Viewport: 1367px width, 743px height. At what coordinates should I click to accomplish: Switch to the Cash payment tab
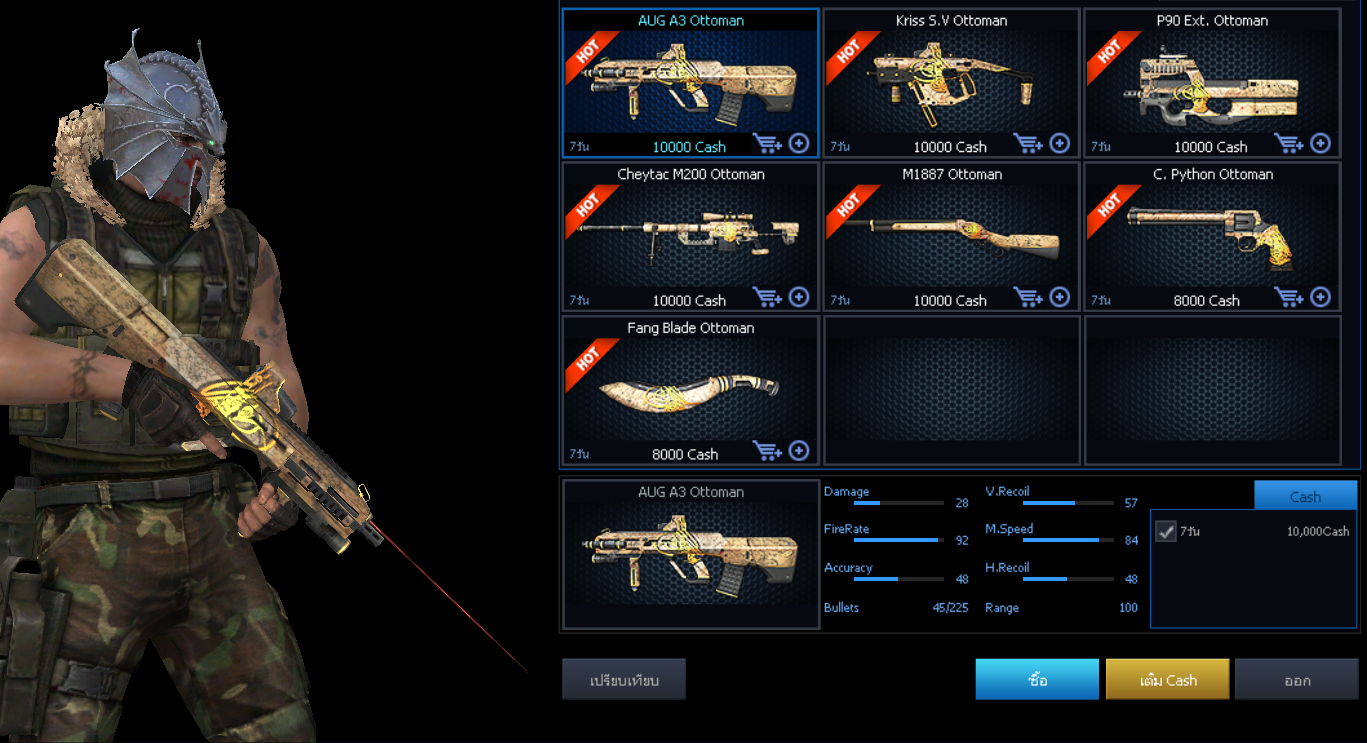[1305, 496]
